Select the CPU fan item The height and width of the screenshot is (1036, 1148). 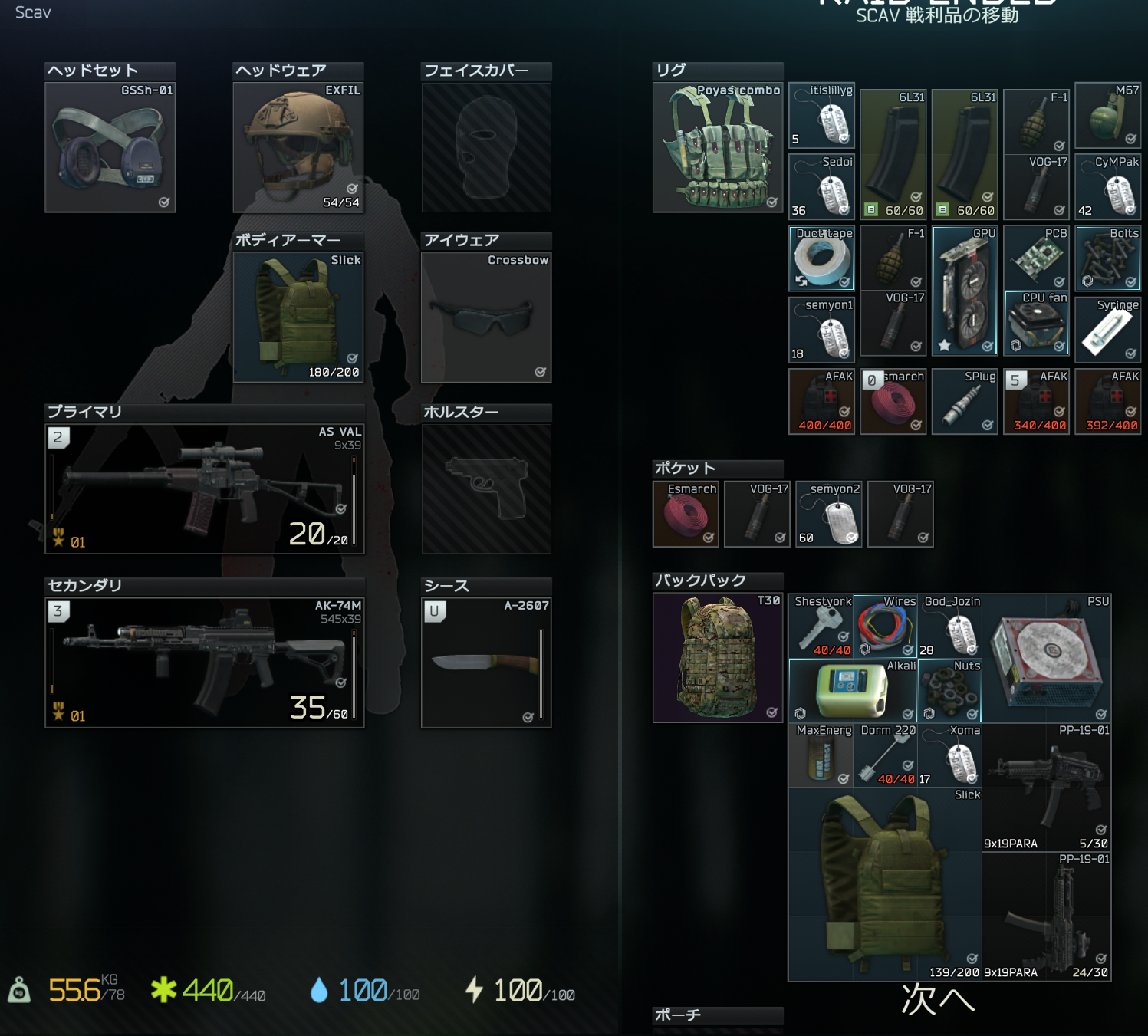1036,323
